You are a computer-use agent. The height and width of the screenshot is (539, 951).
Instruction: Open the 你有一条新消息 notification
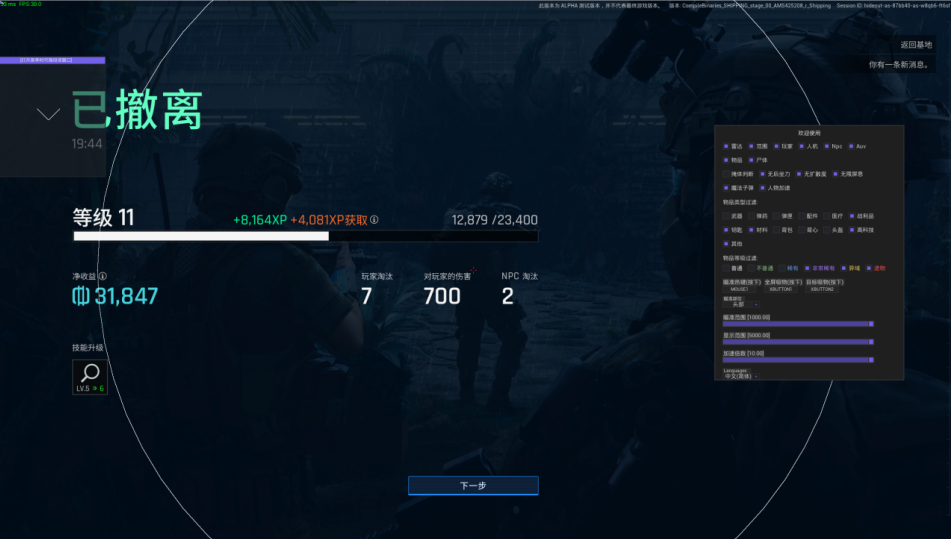point(899,65)
